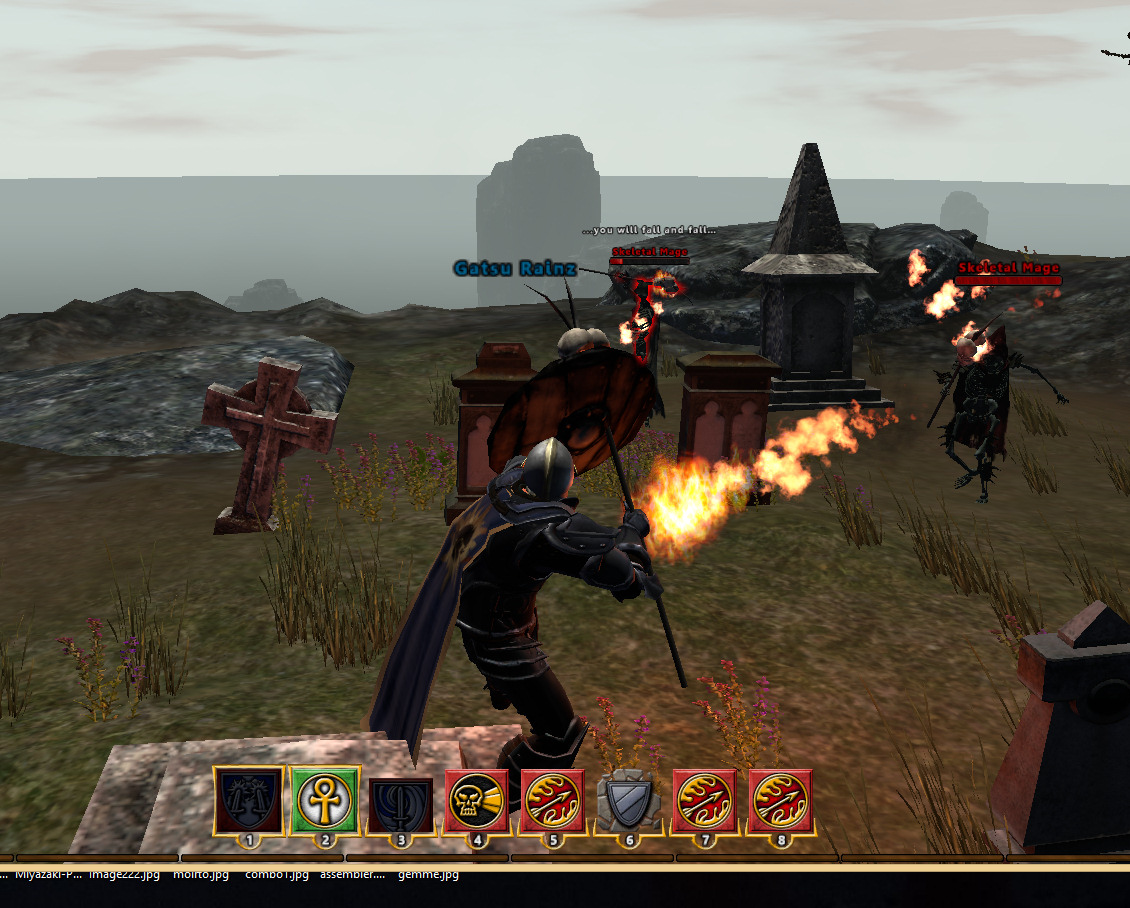Image resolution: width=1130 pixels, height=908 pixels.
Task: Trigger the flaming arrow skill in slot 7
Action: [x=705, y=801]
